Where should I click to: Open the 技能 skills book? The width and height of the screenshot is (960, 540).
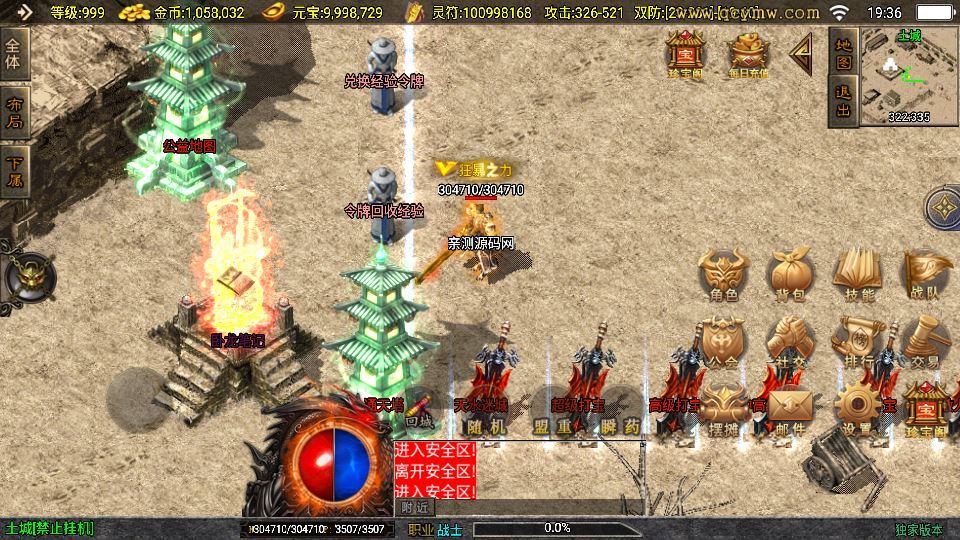(x=857, y=273)
